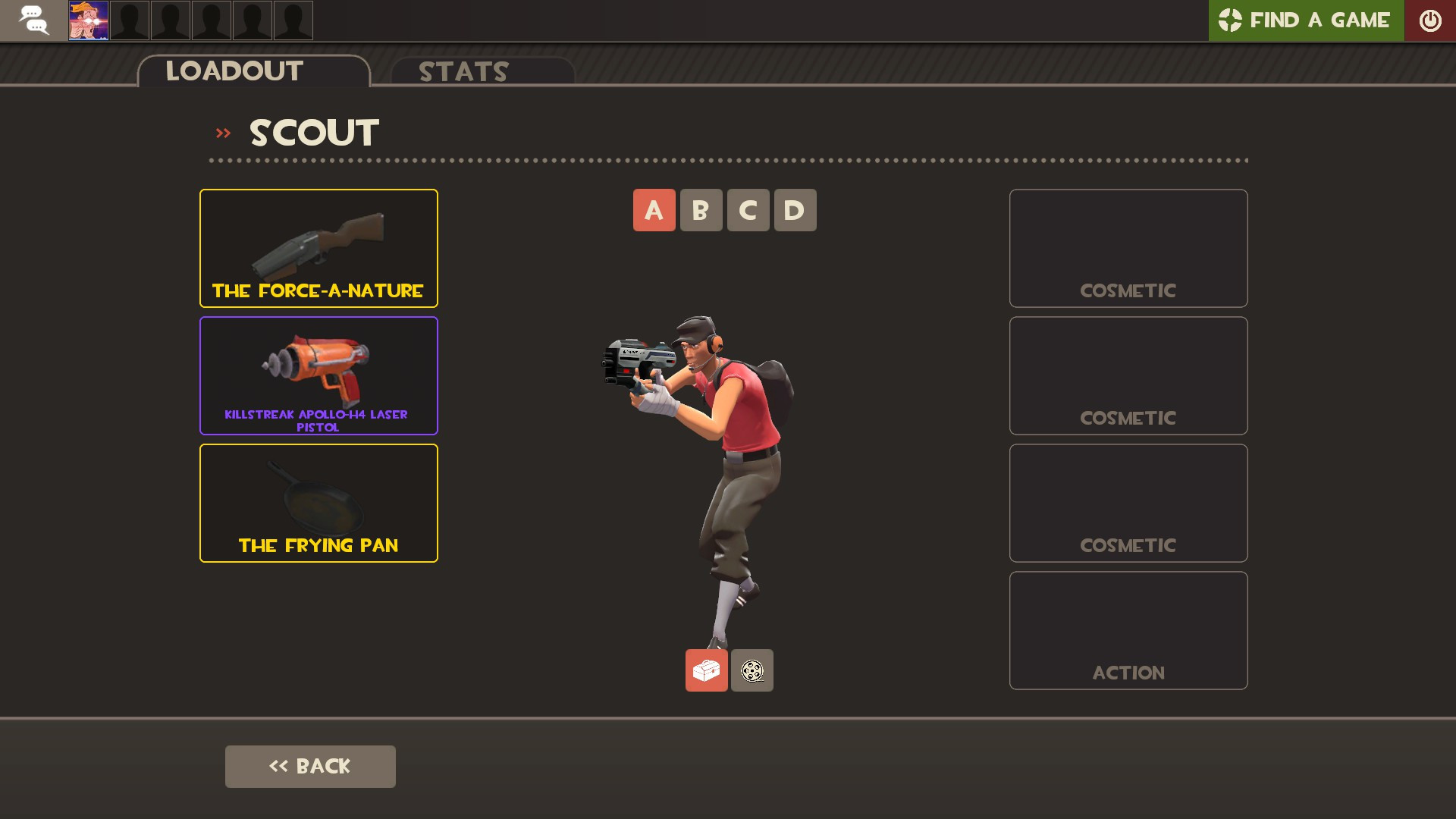1456x819 pixels.
Task: Select the toolbox edit-items icon below Scout
Action: pyautogui.click(x=706, y=670)
